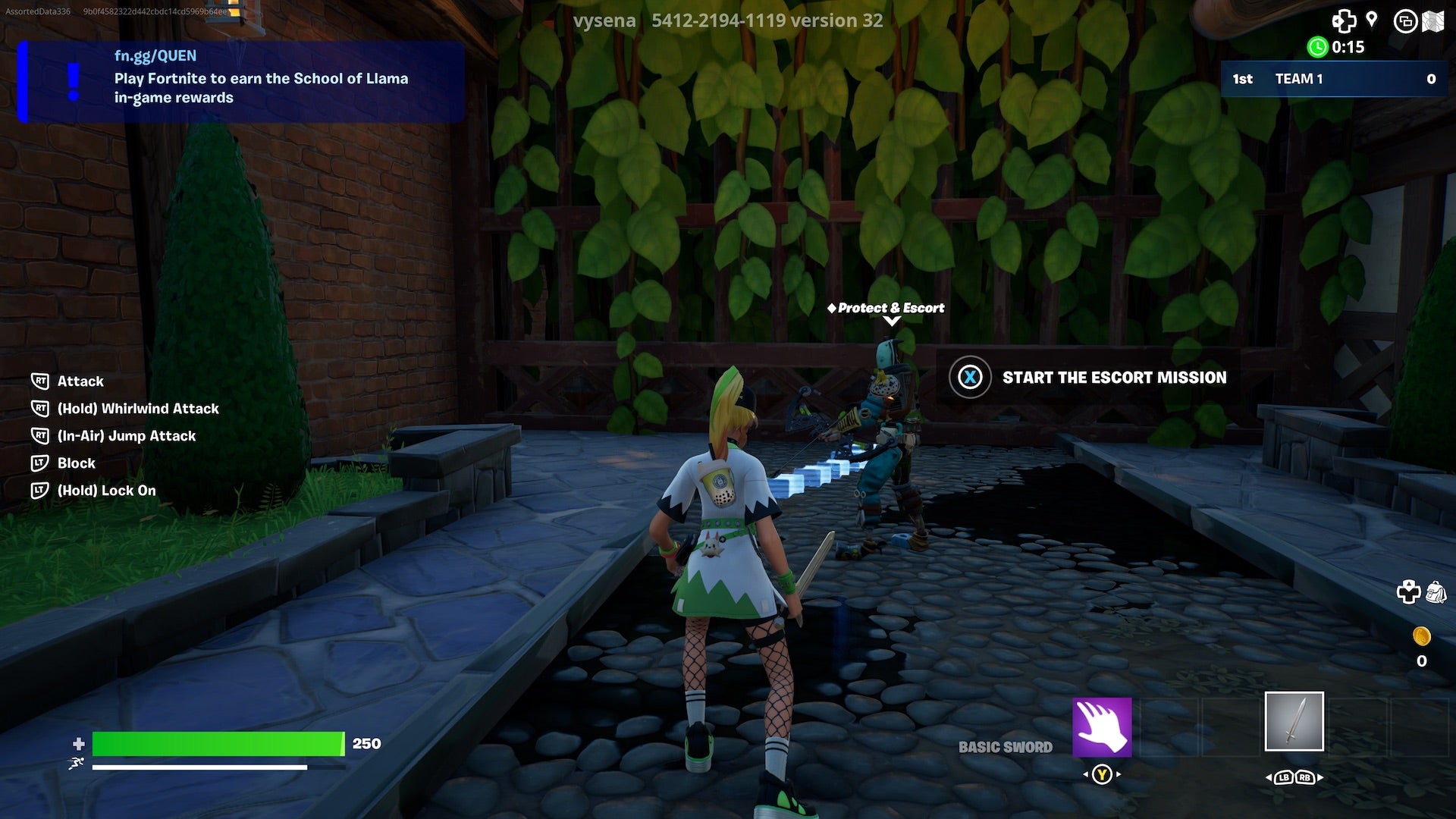
Task: Click the purple glove hotbar slot
Action: click(1102, 725)
